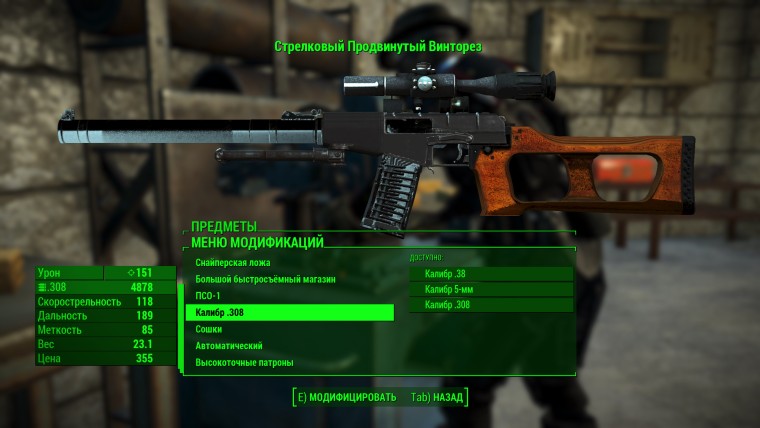The width and height of the screenshot is (760, 428).
Task: Select the Автоматический modification entry
Action: pos(228,345)
